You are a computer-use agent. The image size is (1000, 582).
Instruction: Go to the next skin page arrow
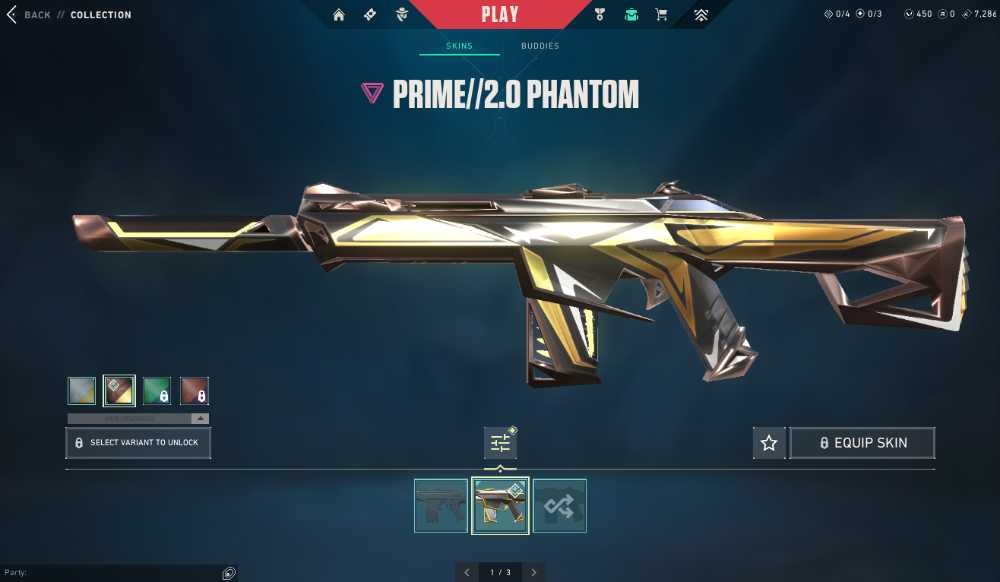pos(534,572)
